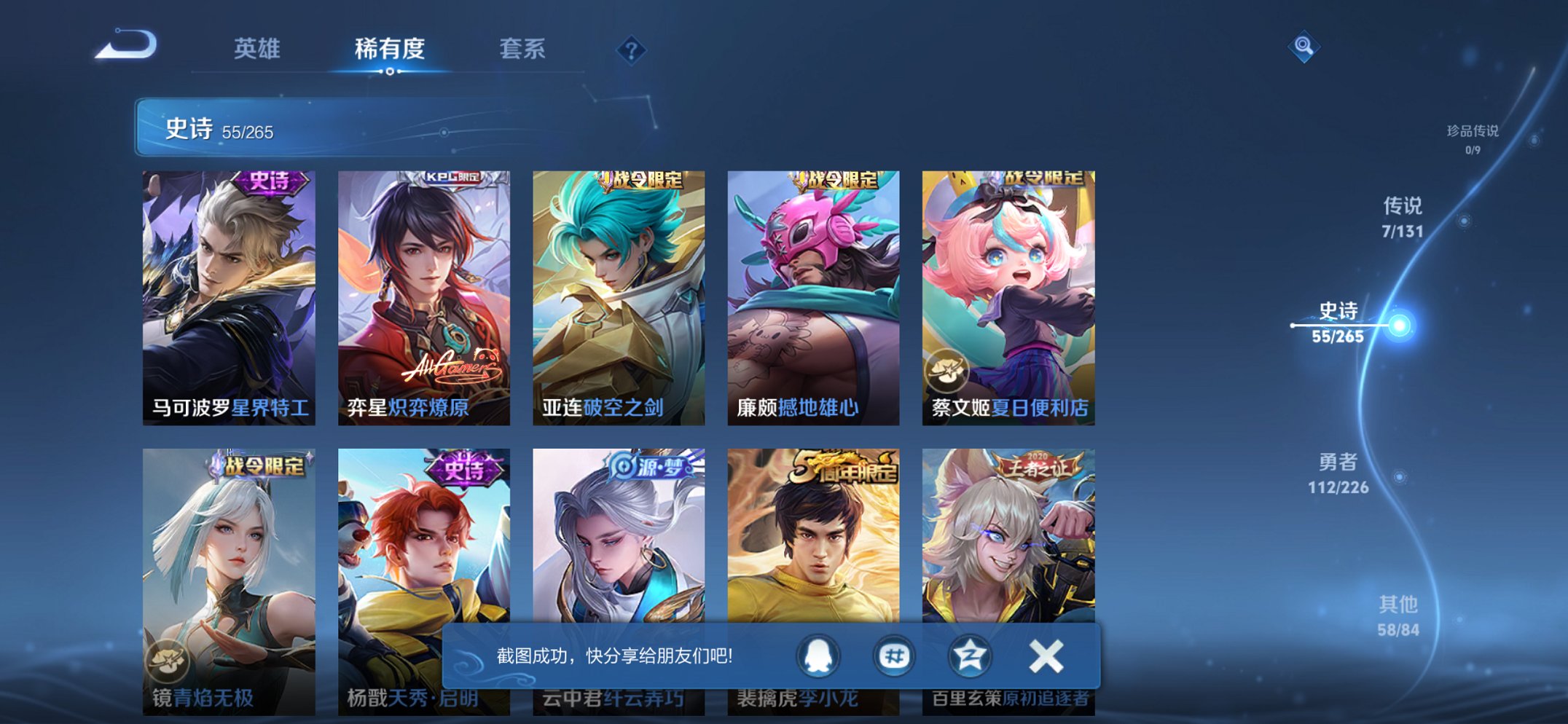Viewport: 1568px width, 724px height.
Task: Open the 马可波罗星界特工 skin card
Action: click(228, 291)
